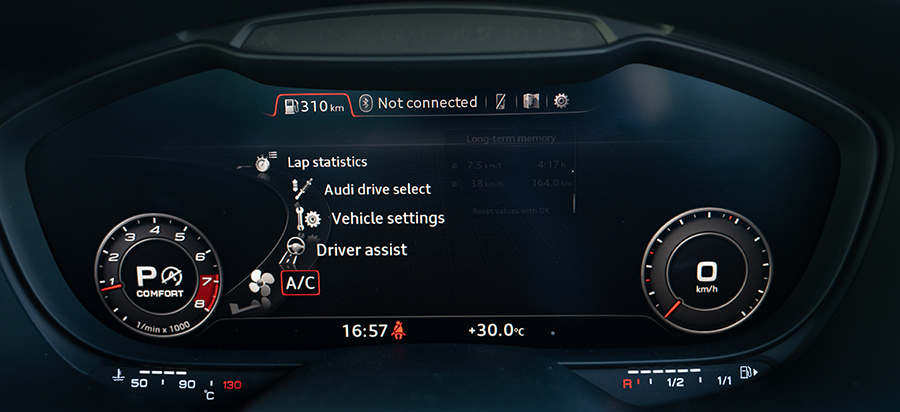Image resolution: width=900 pixels, height=412 pixels.
Task: Choose the Driver assist entry
Action: [x=361, y=250]
